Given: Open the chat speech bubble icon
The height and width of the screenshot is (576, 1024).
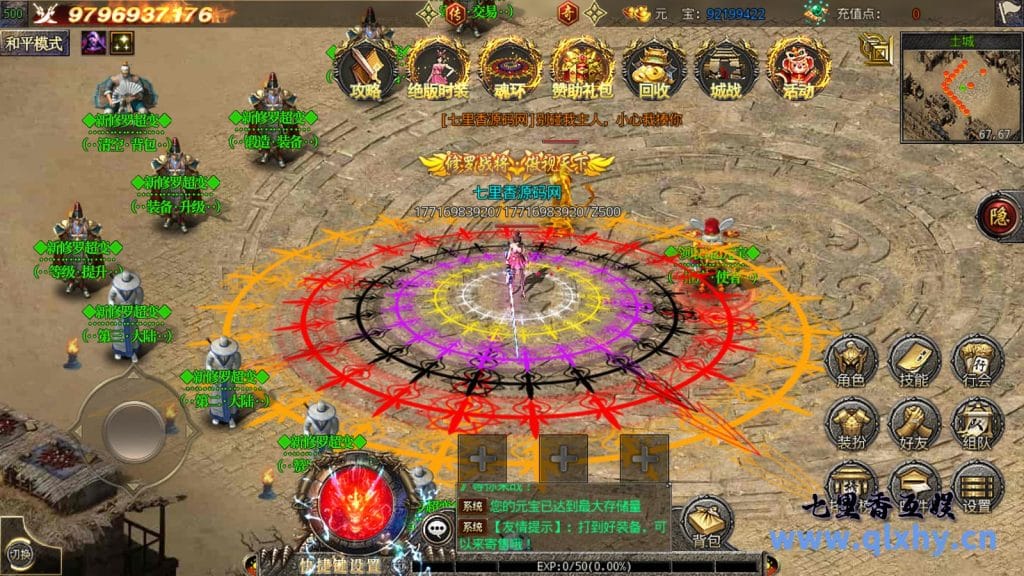Looking at the screenshot, I should click(x=436, y=530).
